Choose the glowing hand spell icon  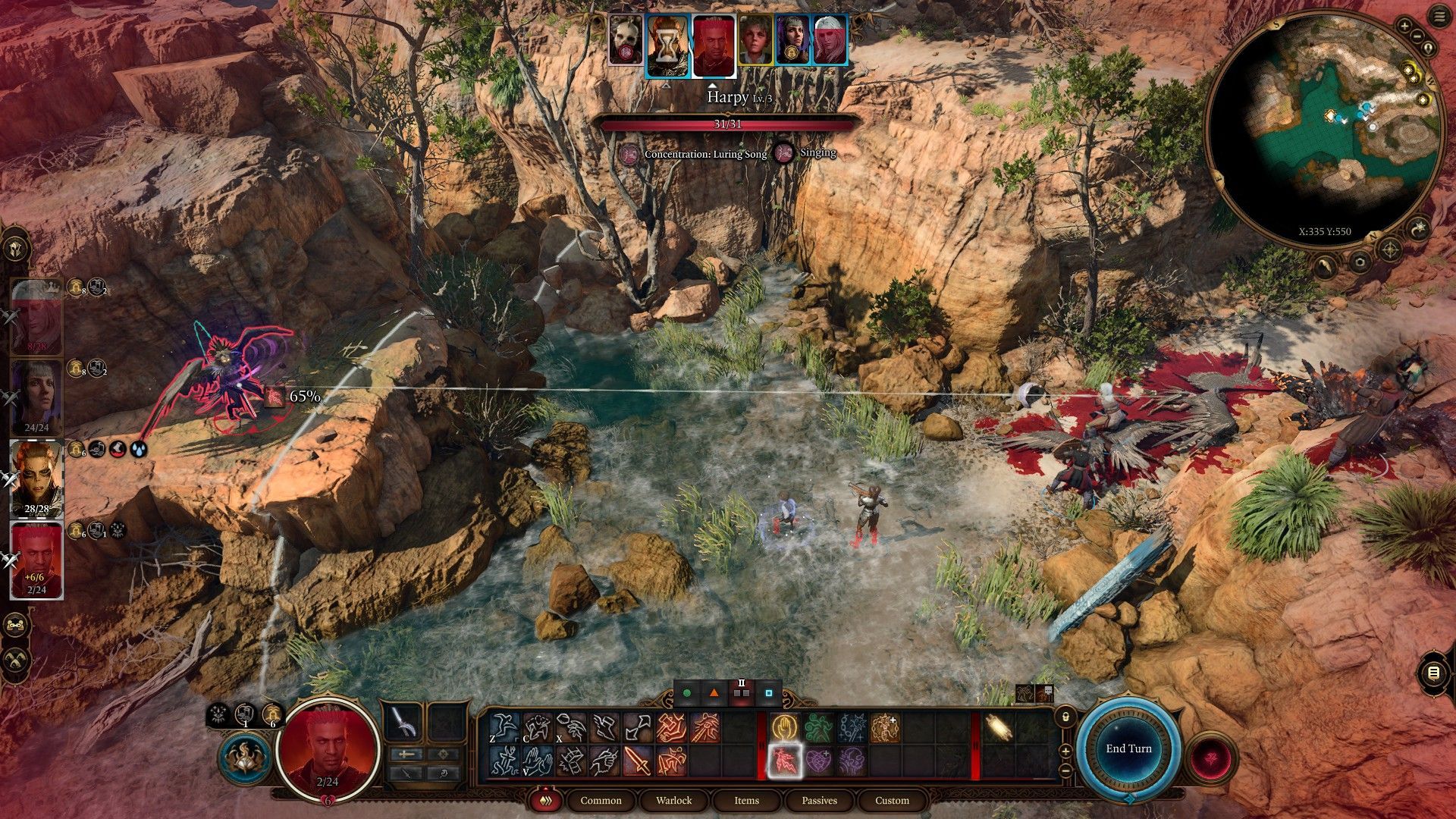pyautogui.click(x=783, y=728)
